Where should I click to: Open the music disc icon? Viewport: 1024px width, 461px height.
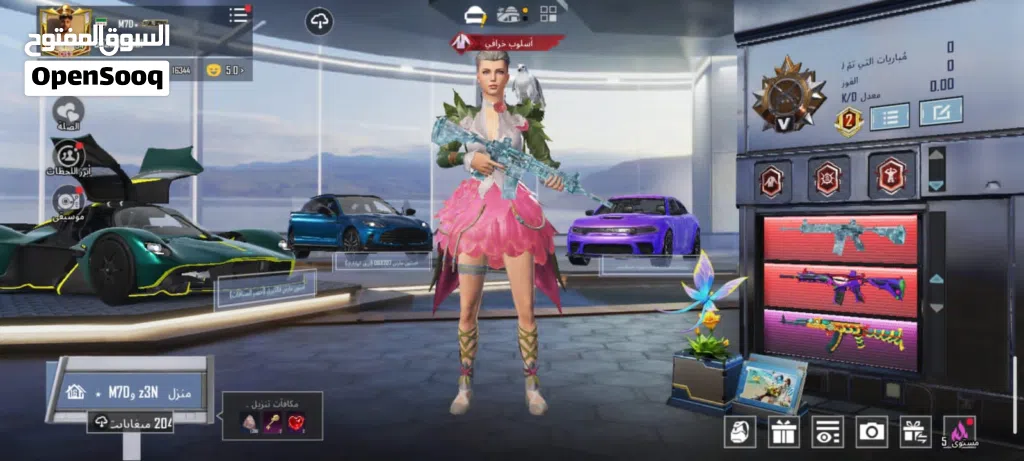point(68,202)
